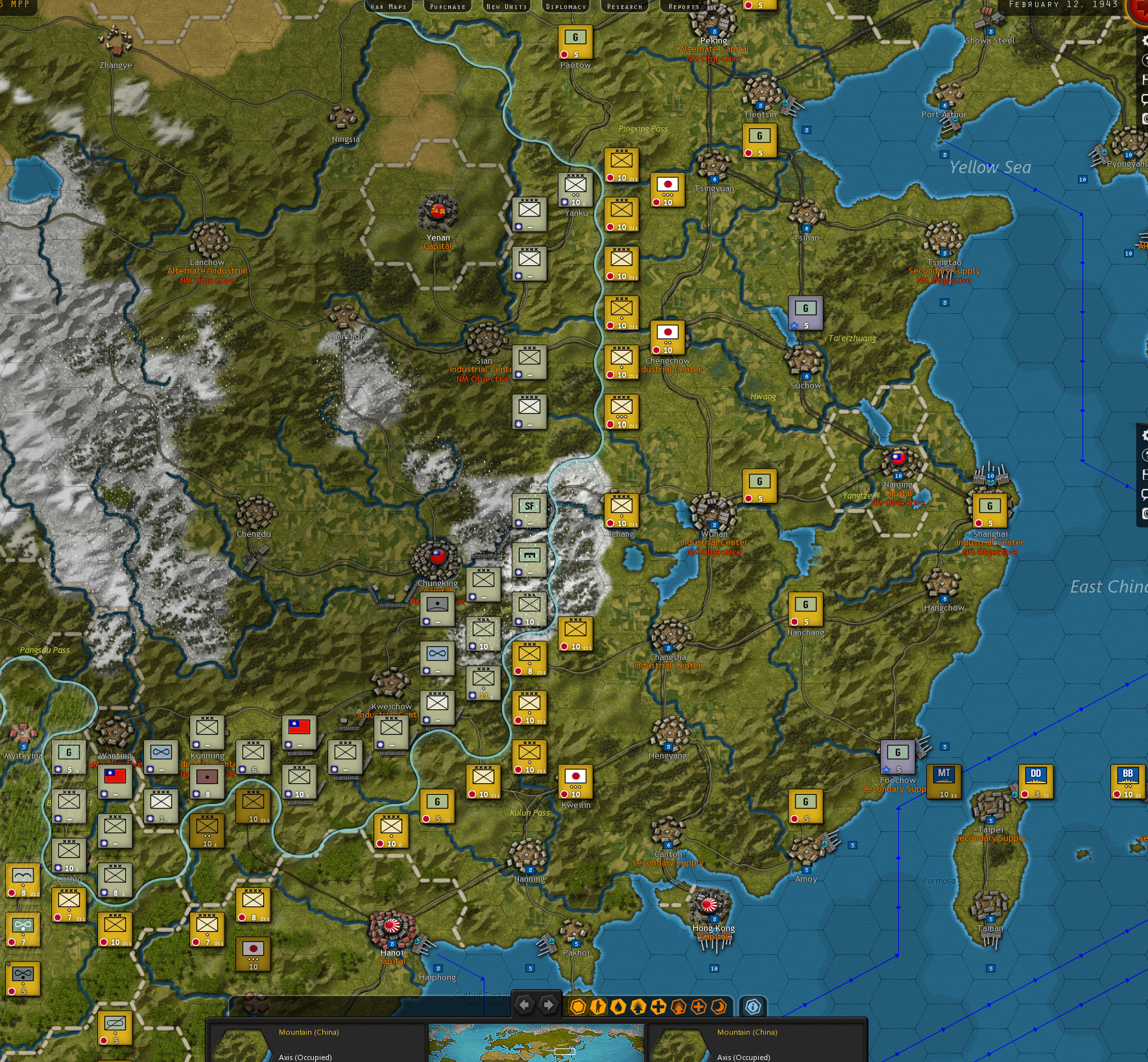Toggle the yellow supply overlay hexagon in bottom toolbar
The height and width of the screenshot is (1062, 1148).
pyautogui.click(x=579, y=1006)
